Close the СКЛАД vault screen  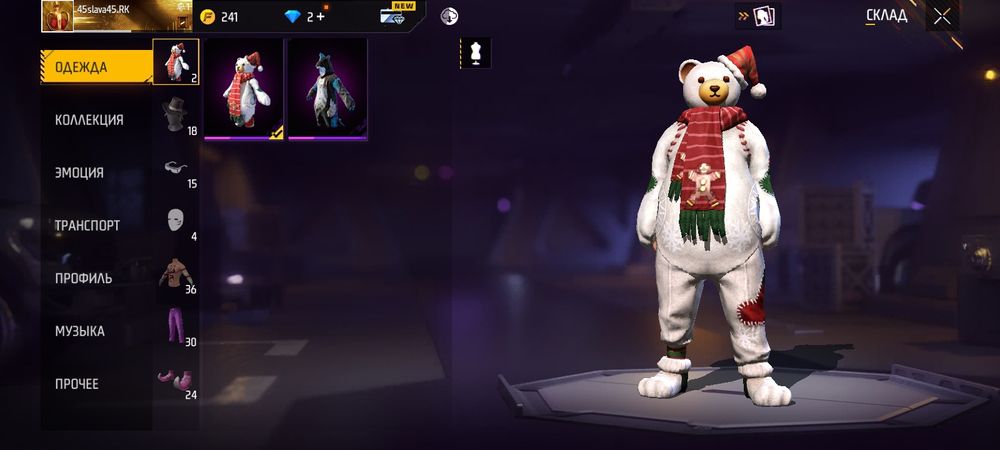(x=942, y=16)
